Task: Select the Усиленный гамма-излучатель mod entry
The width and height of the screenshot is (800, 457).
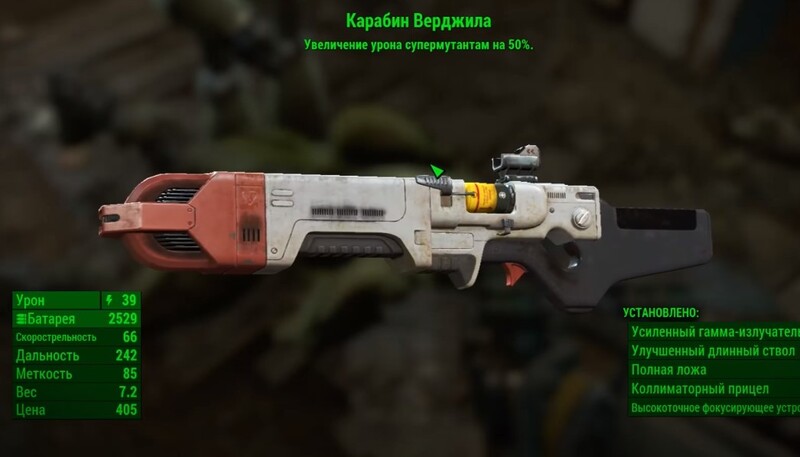Action: 714,332
